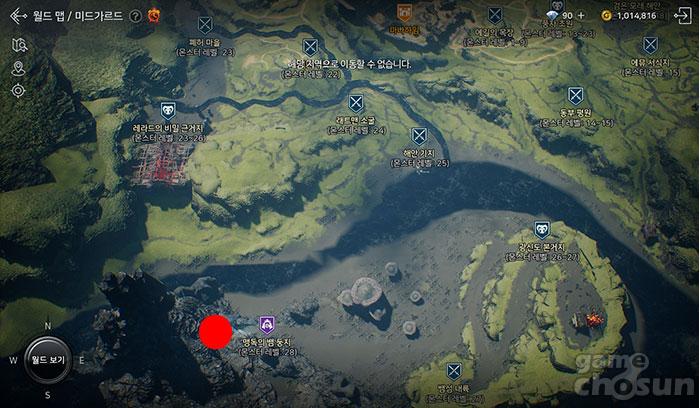Exit the world map with the door icon
Image resolution: width=700 pixels, height=408 pixels.
point(682,16)
